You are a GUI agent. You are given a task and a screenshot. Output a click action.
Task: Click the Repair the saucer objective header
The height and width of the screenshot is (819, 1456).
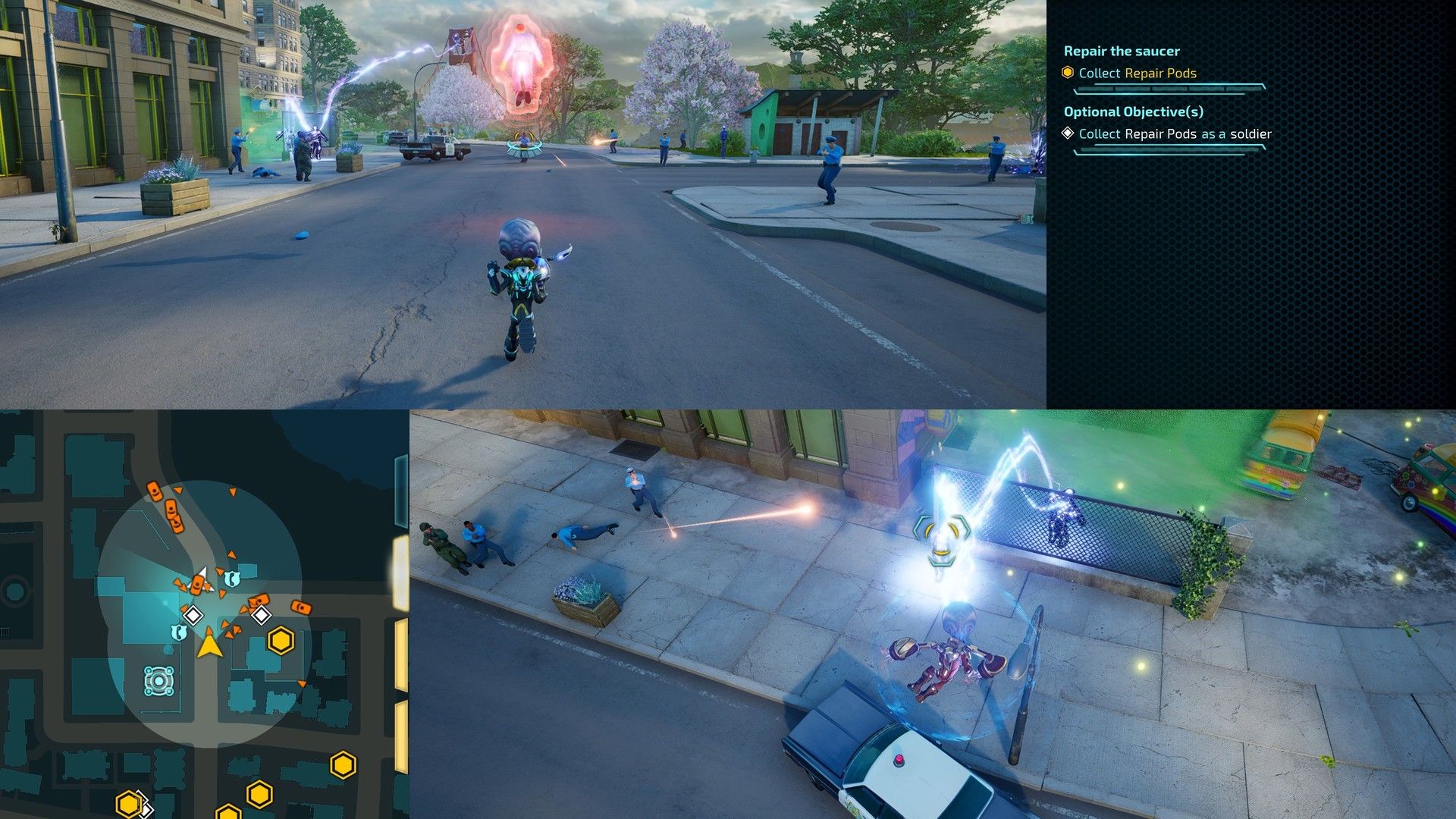pos(1122,50)
